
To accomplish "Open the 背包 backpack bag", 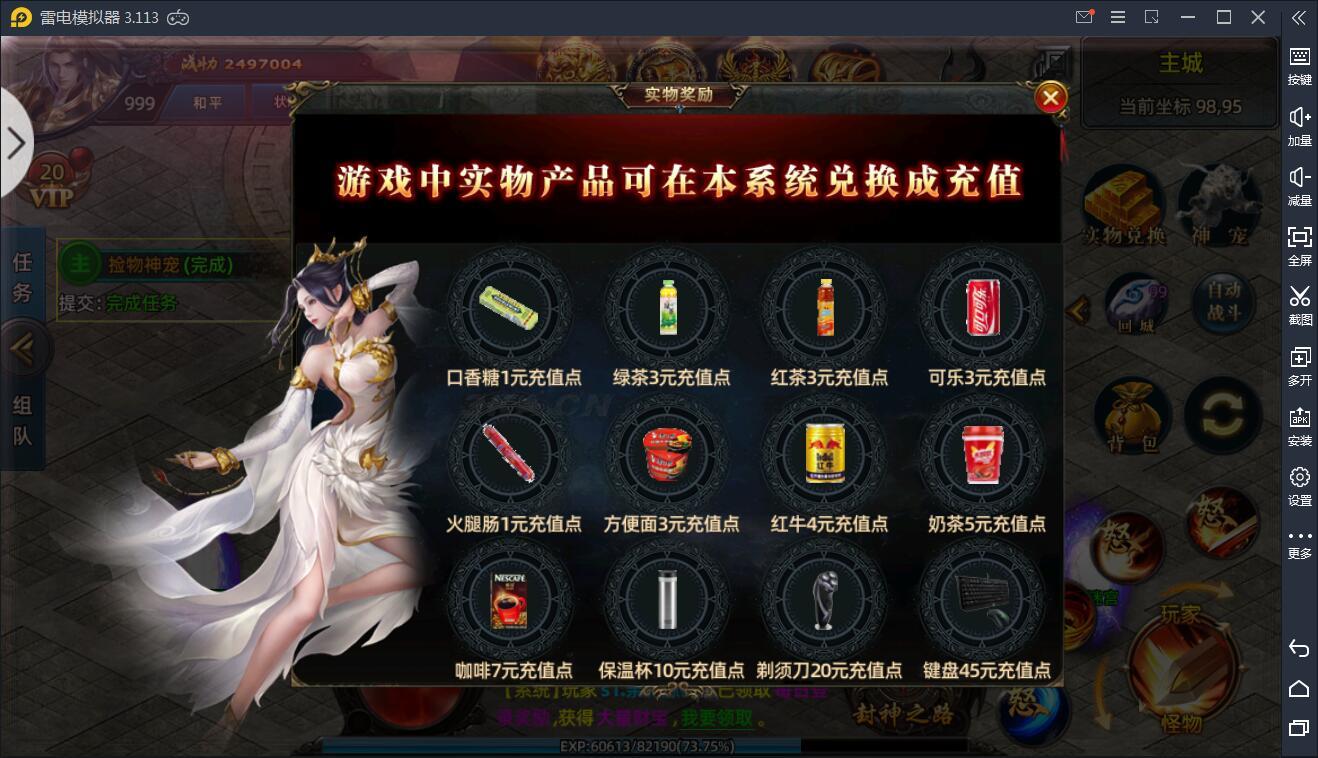I will click(1133, 415).
